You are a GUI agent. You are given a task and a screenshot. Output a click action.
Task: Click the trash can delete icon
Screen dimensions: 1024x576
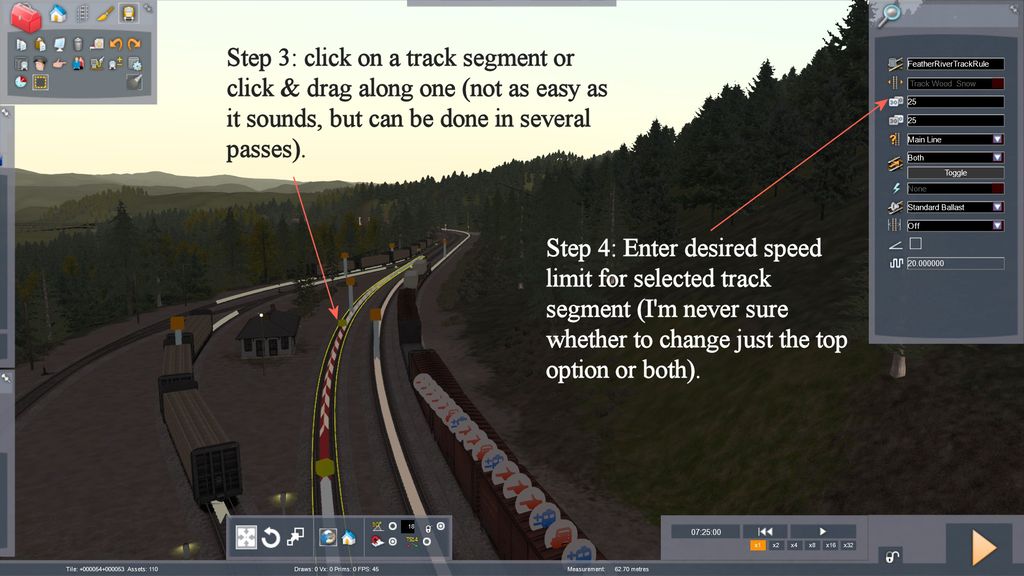tap(77, 44)
